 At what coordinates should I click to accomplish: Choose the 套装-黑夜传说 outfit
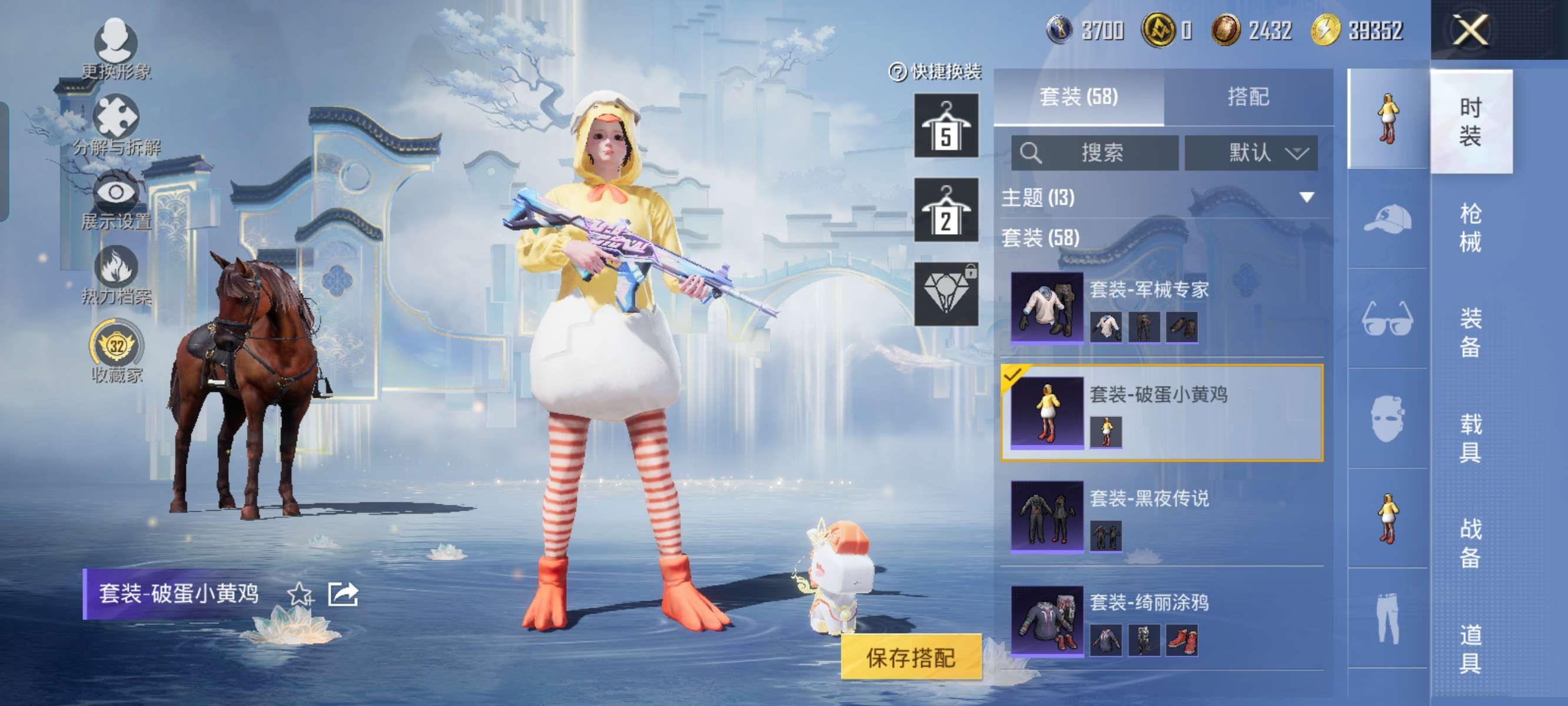pyautogui.click(x=1161, y=515)
